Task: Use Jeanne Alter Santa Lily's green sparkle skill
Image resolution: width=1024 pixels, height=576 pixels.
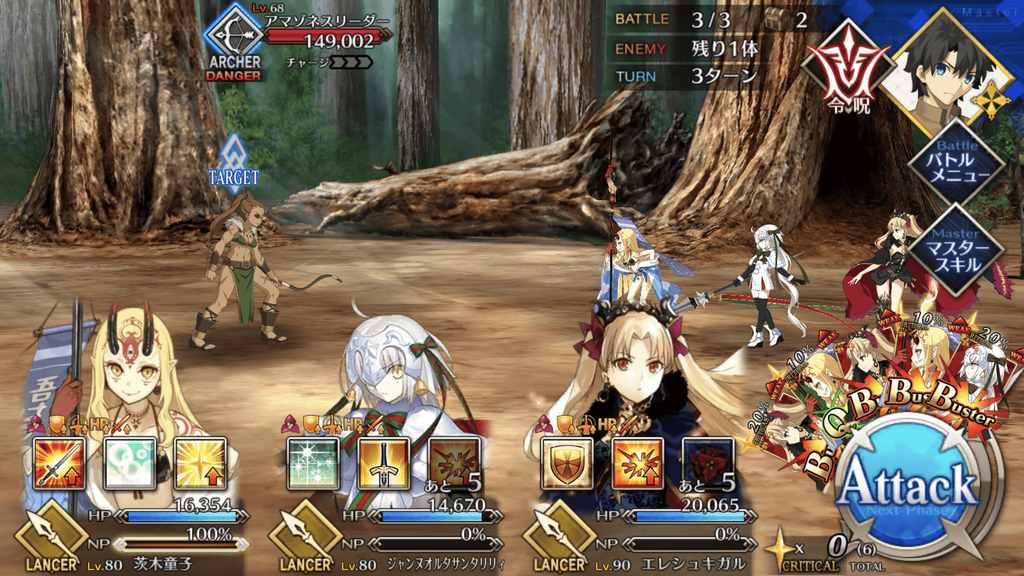Action: click(x=312, y=463)
